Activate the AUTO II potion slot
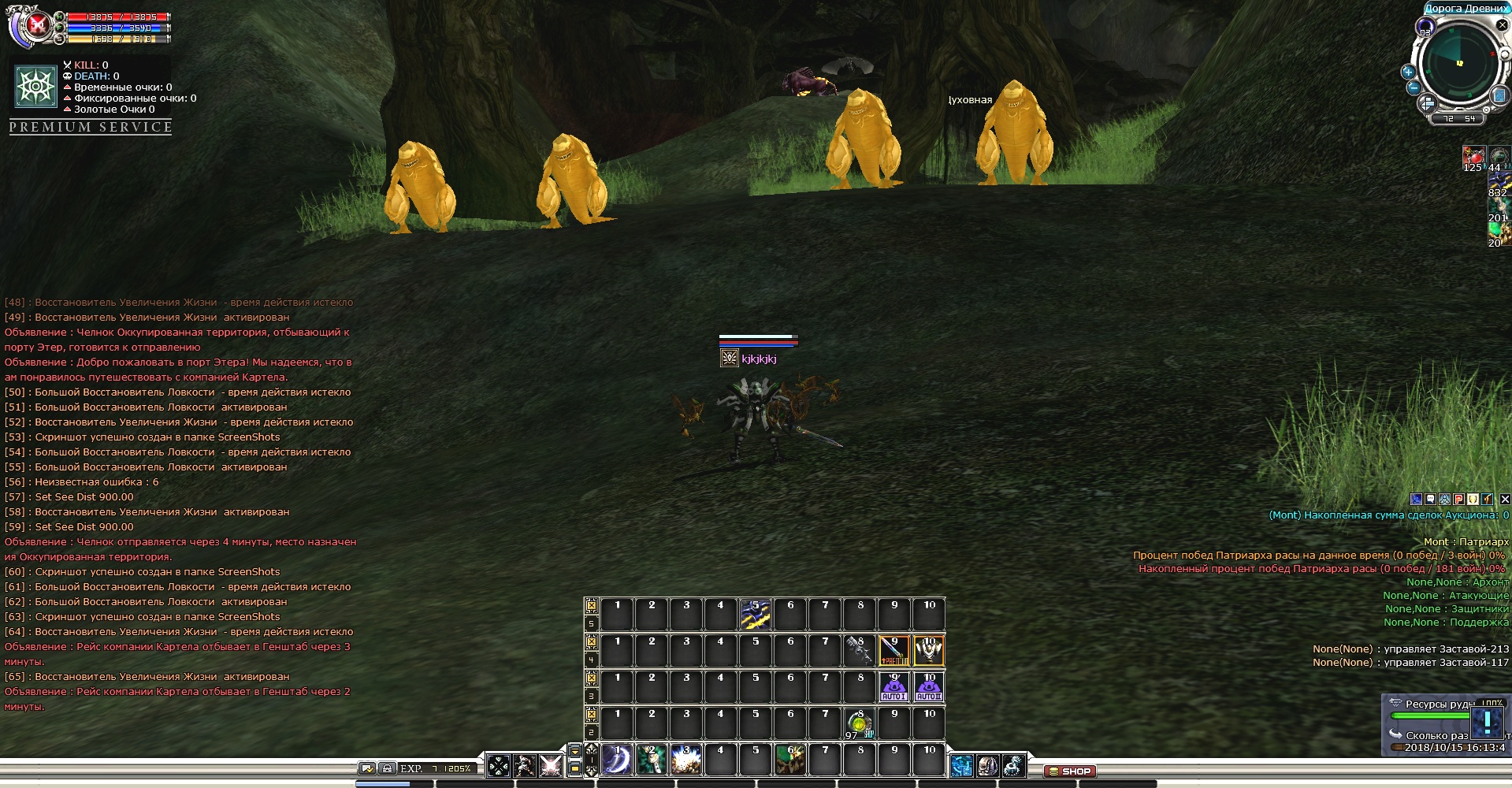 point(928,687)
